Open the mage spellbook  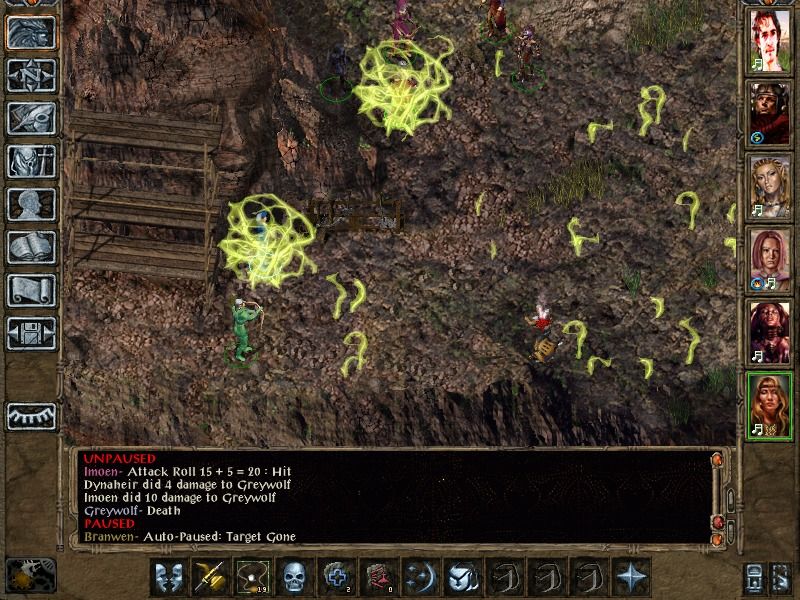31,247
